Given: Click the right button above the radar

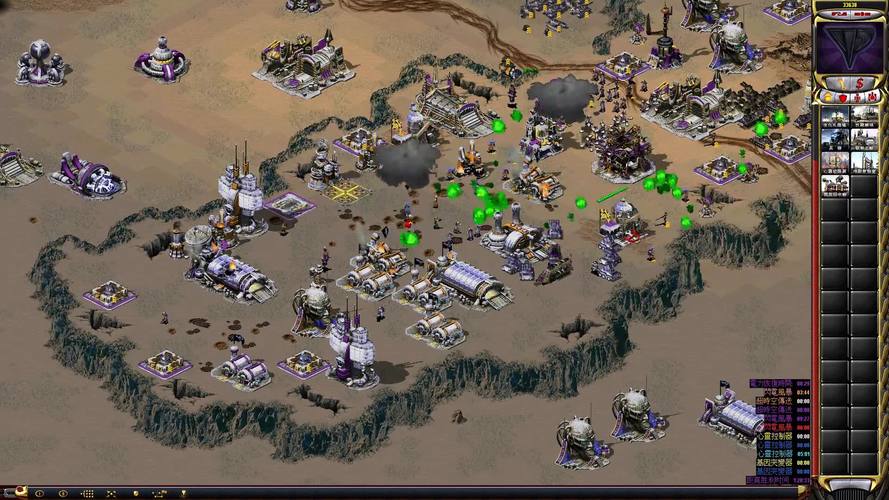Looking at the screenshot, I should coord(866,13).
